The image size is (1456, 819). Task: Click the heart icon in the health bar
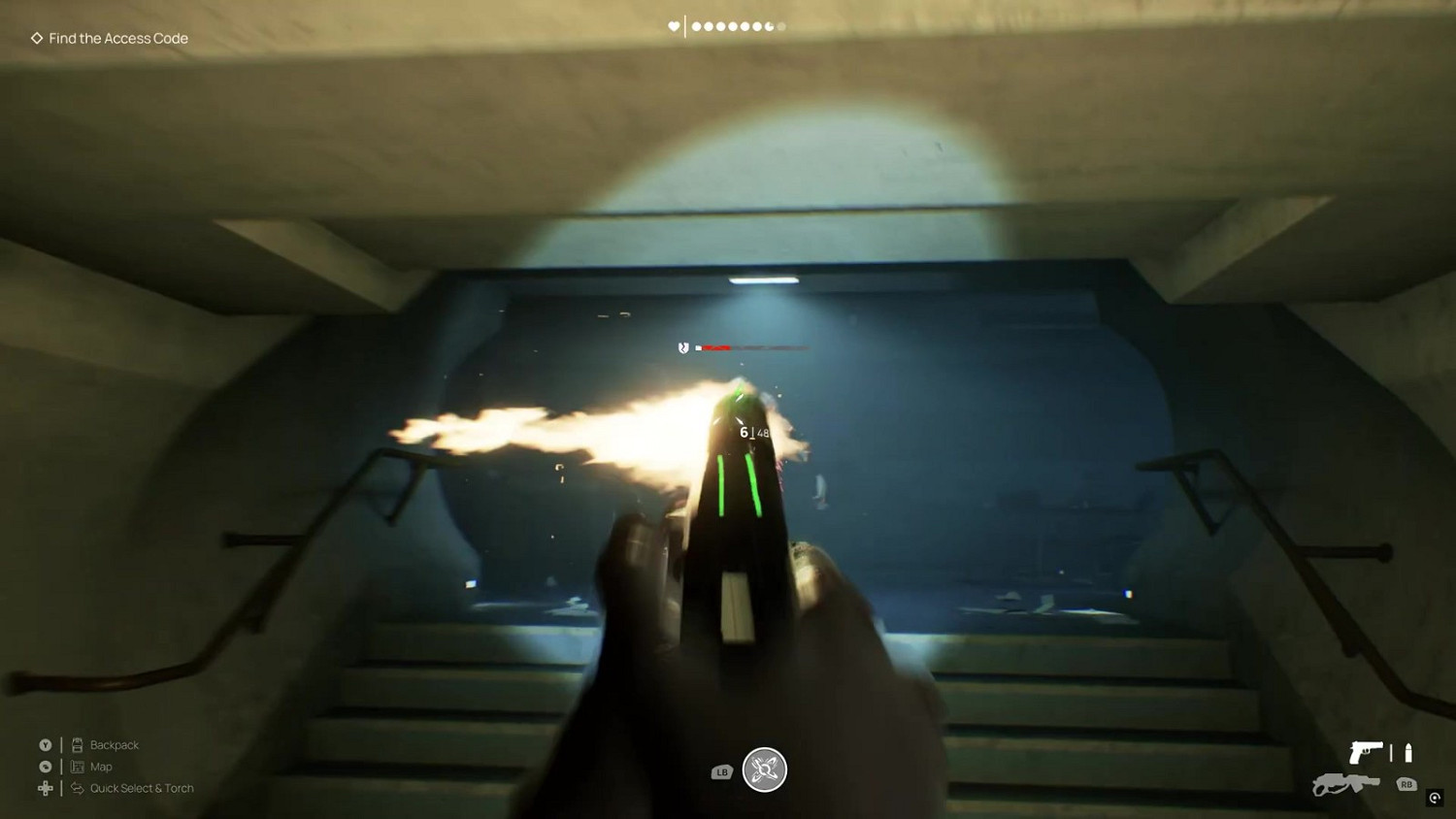coord(673,26)
